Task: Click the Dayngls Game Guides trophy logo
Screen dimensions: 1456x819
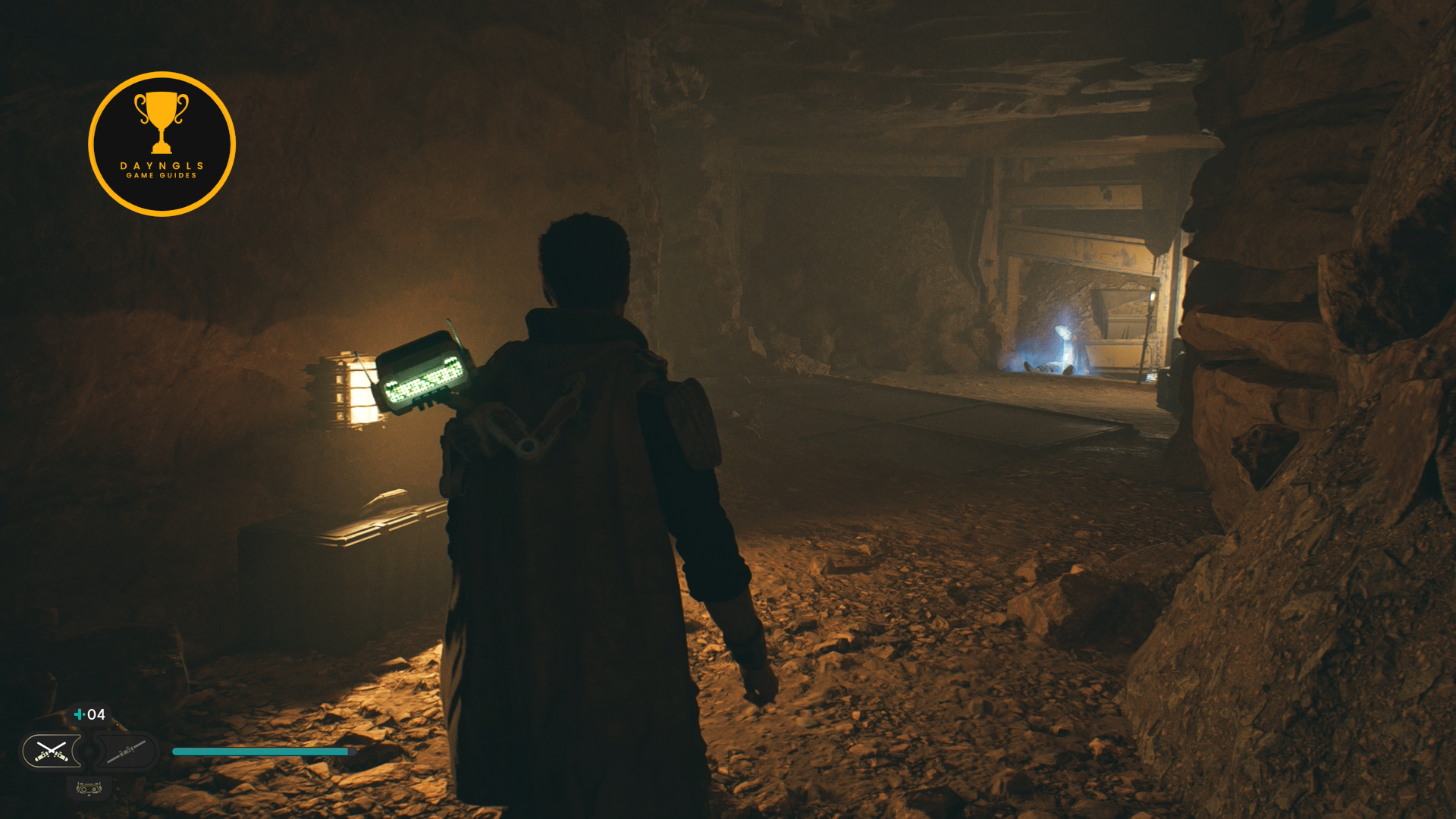Action: point(162,144)
